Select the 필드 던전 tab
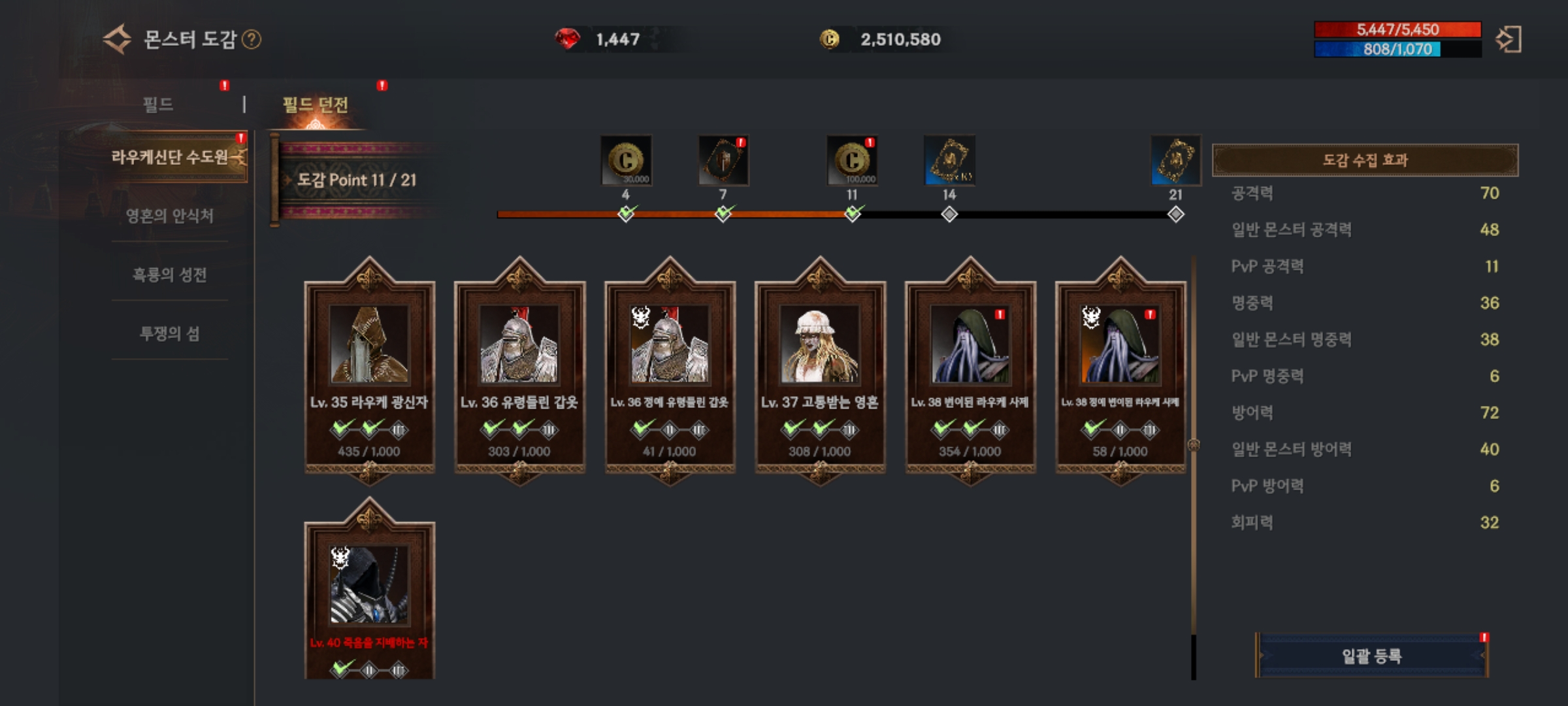This screenshot has width=1568, height=706. pos(316,105)
